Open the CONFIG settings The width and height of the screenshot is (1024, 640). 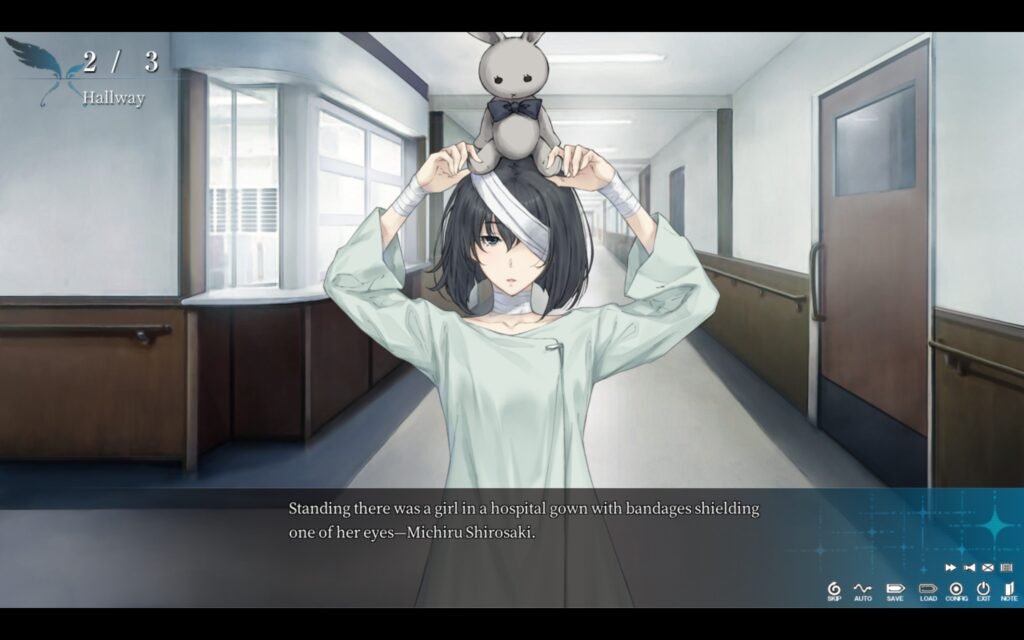pos(957,590)
